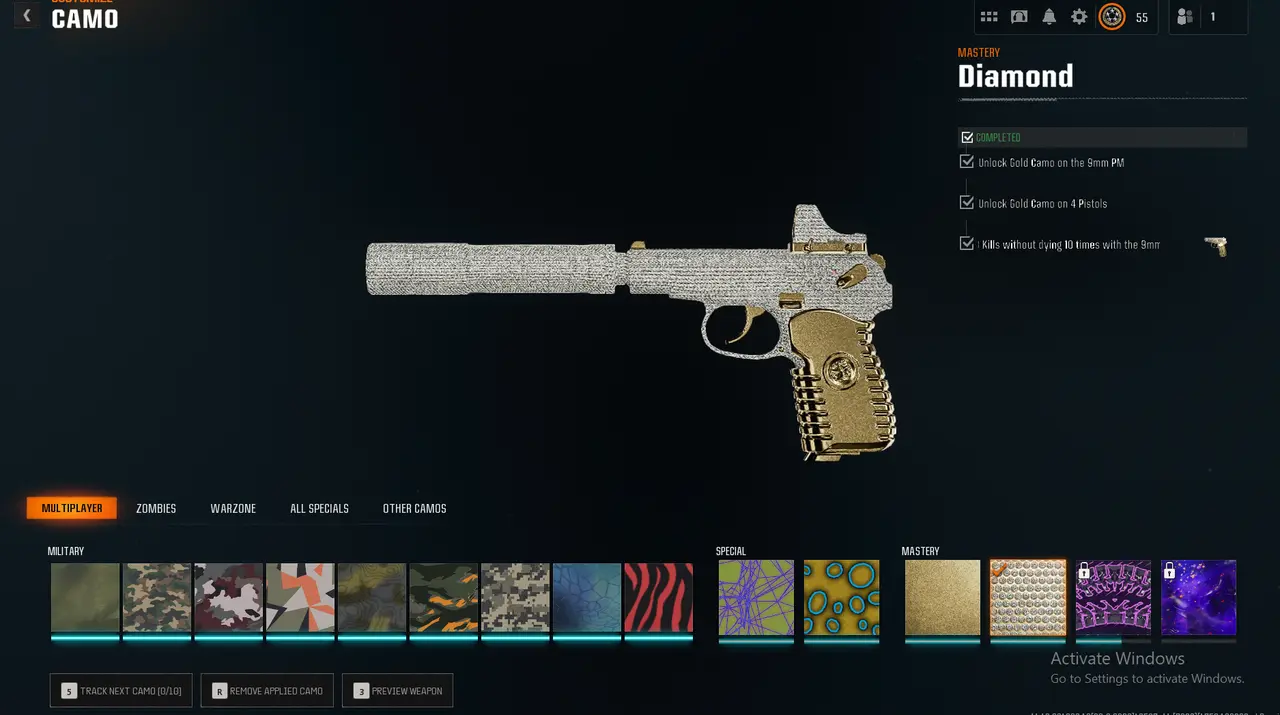Track the next camo

121,691
